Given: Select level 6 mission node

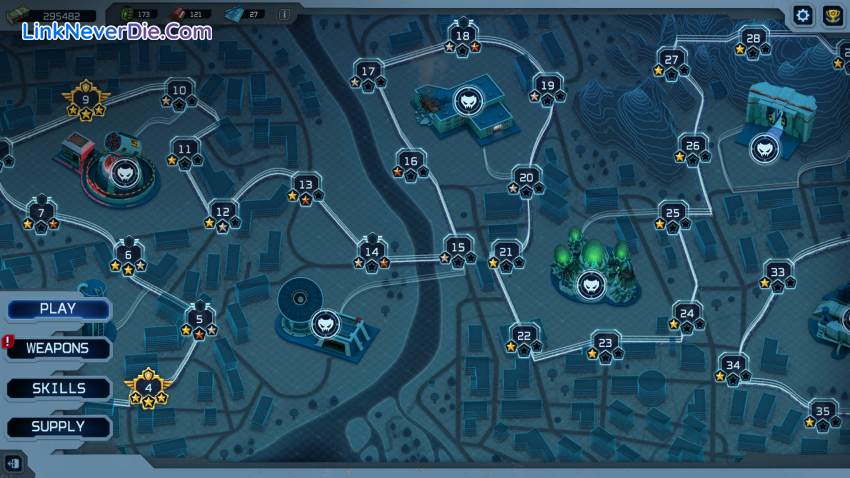Looking at the screenshot, I should point(128,255).
